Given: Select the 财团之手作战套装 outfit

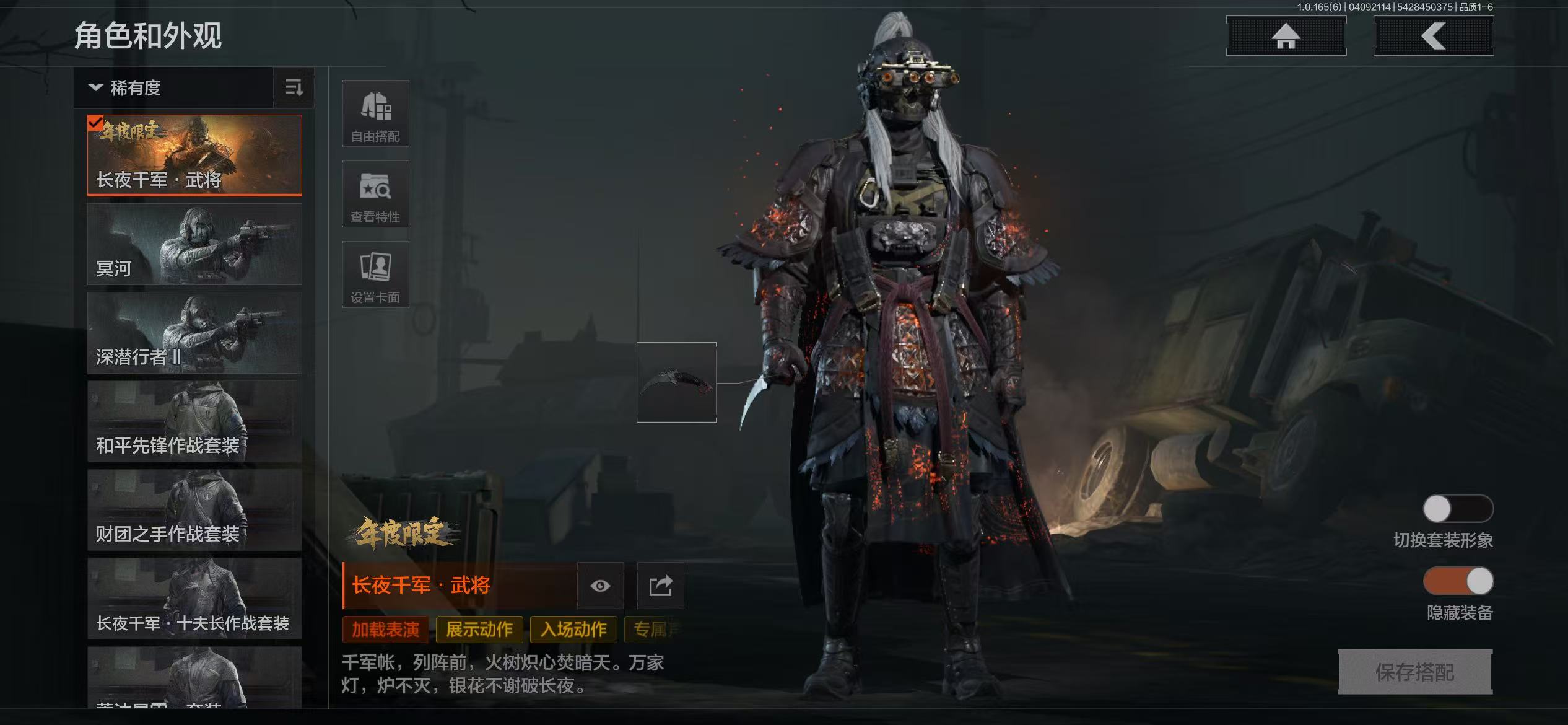Looking at the screenshot, I should coord(194,511).
